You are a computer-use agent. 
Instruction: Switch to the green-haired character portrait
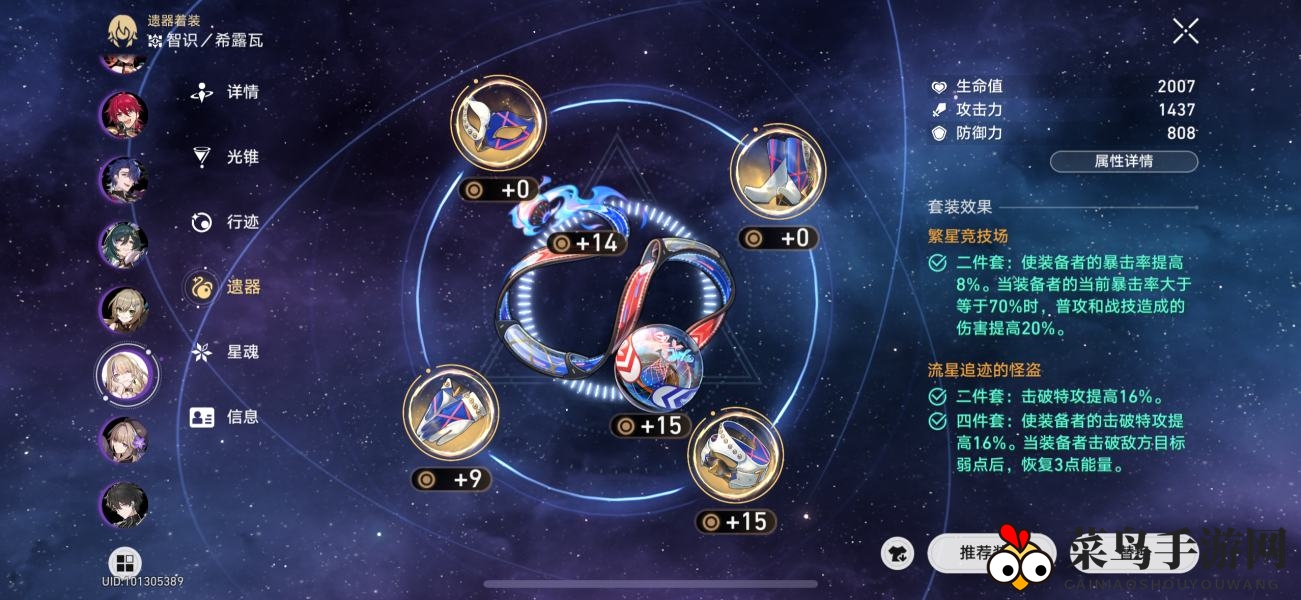(x=124, y=245)
